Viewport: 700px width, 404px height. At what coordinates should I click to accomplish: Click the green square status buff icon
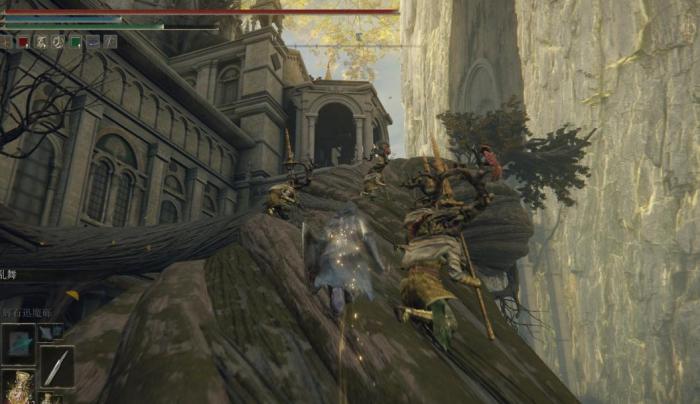click(x=75, y=42)
